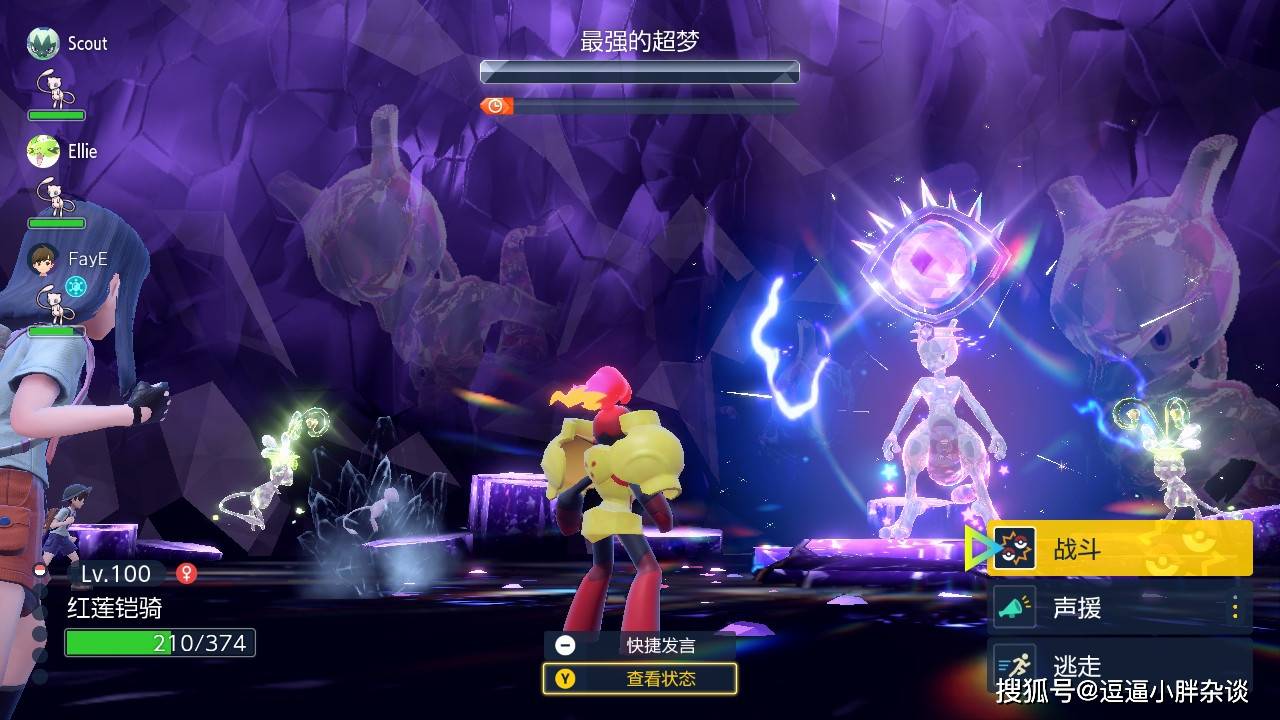Open the 快捷发言 quick chat
Viewport: 1280px width, 720px height.
tap(640, 645)
